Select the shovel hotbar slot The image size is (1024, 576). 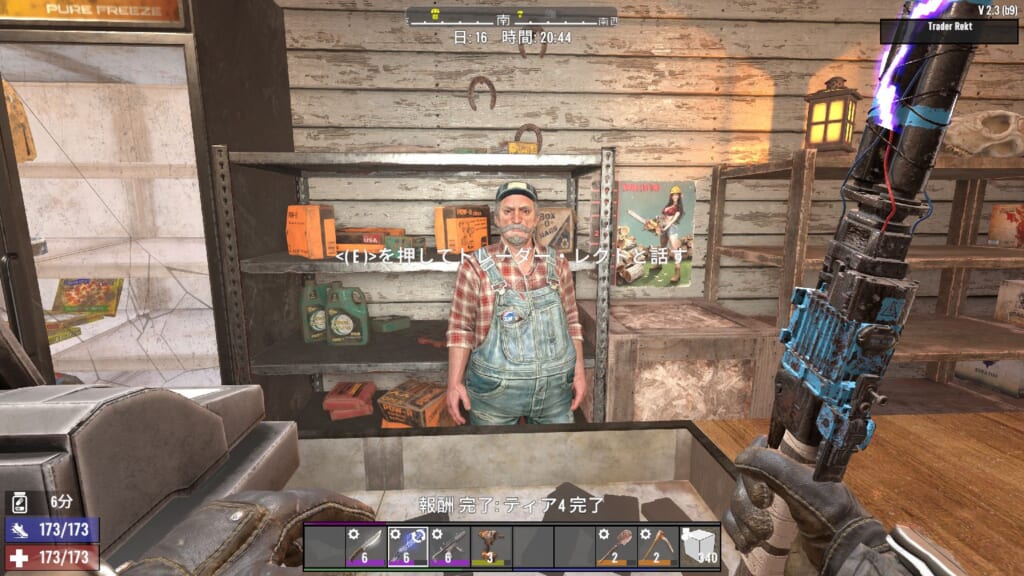[x=616, y=546]
